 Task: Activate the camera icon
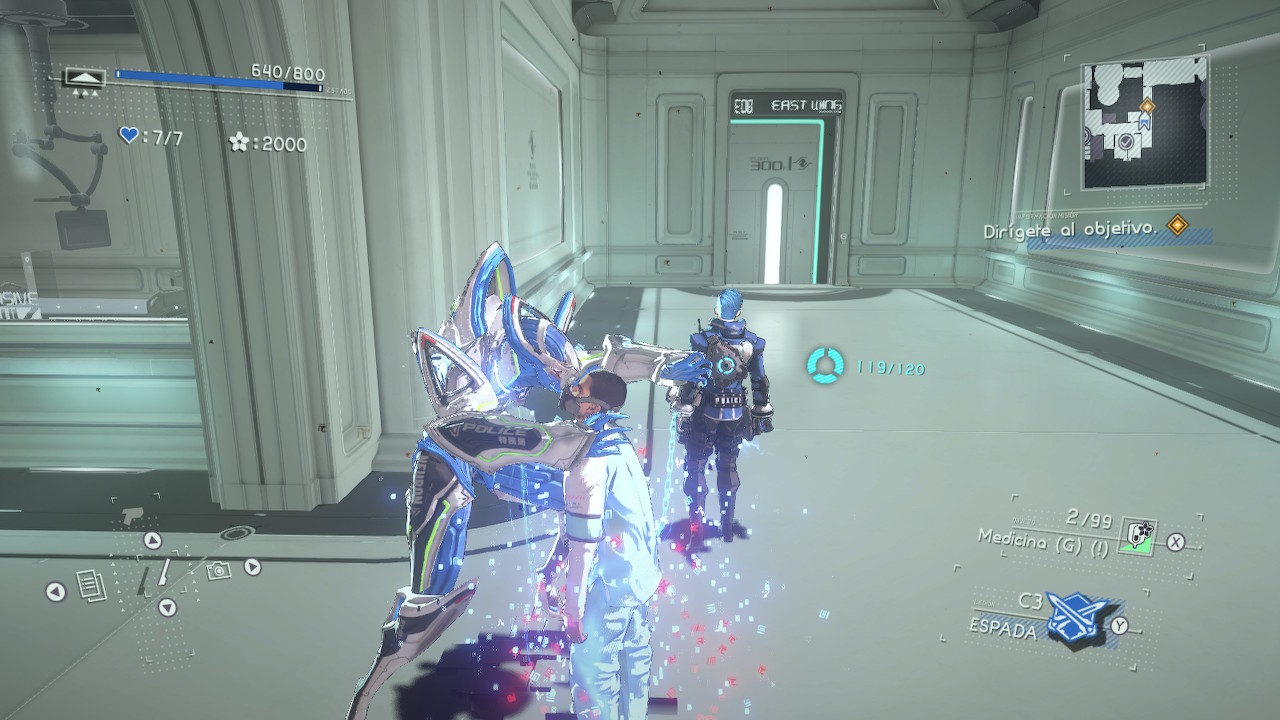point(218,570)
